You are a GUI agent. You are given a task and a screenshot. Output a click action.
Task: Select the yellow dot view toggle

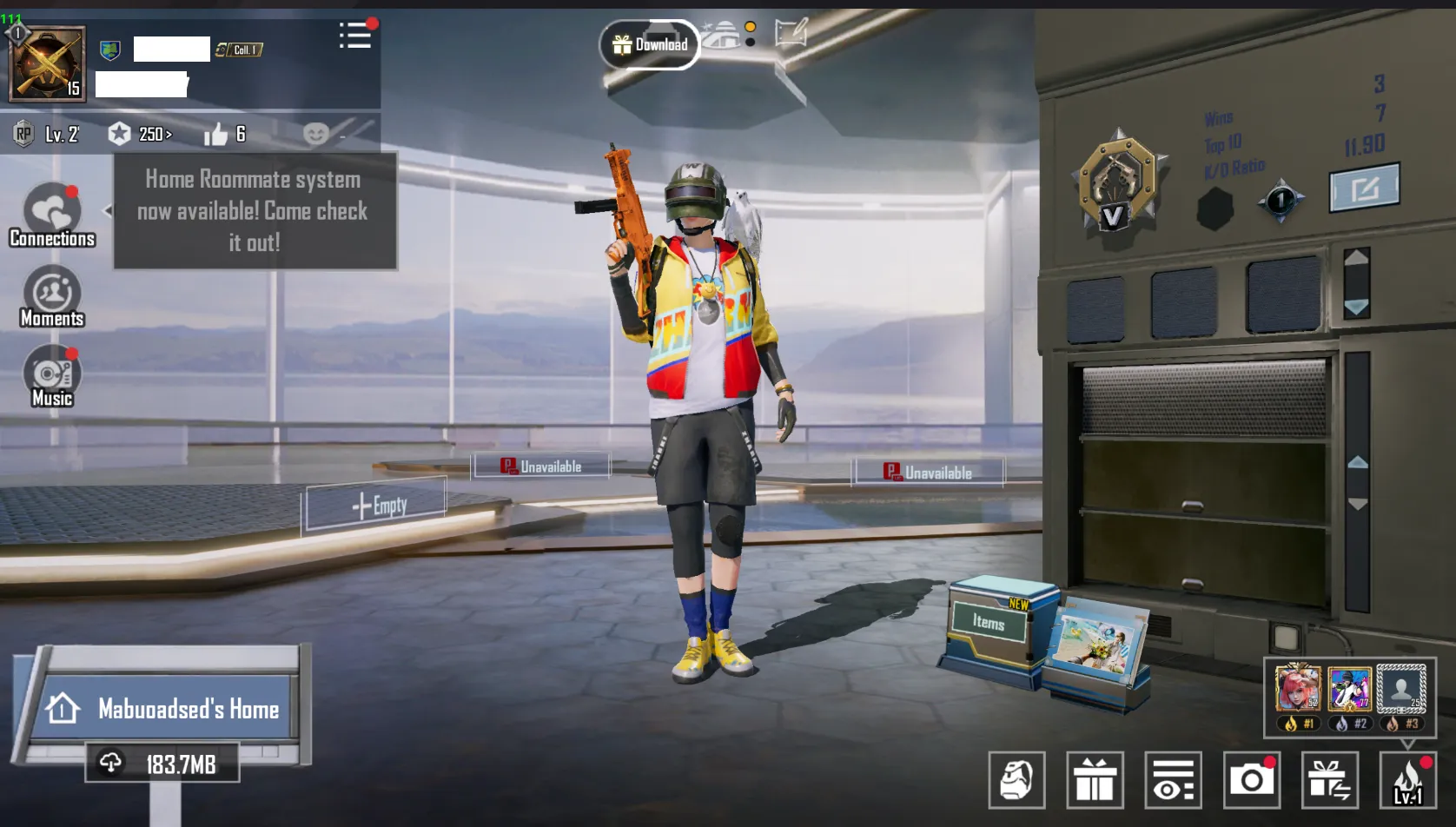tap(750, 28)
